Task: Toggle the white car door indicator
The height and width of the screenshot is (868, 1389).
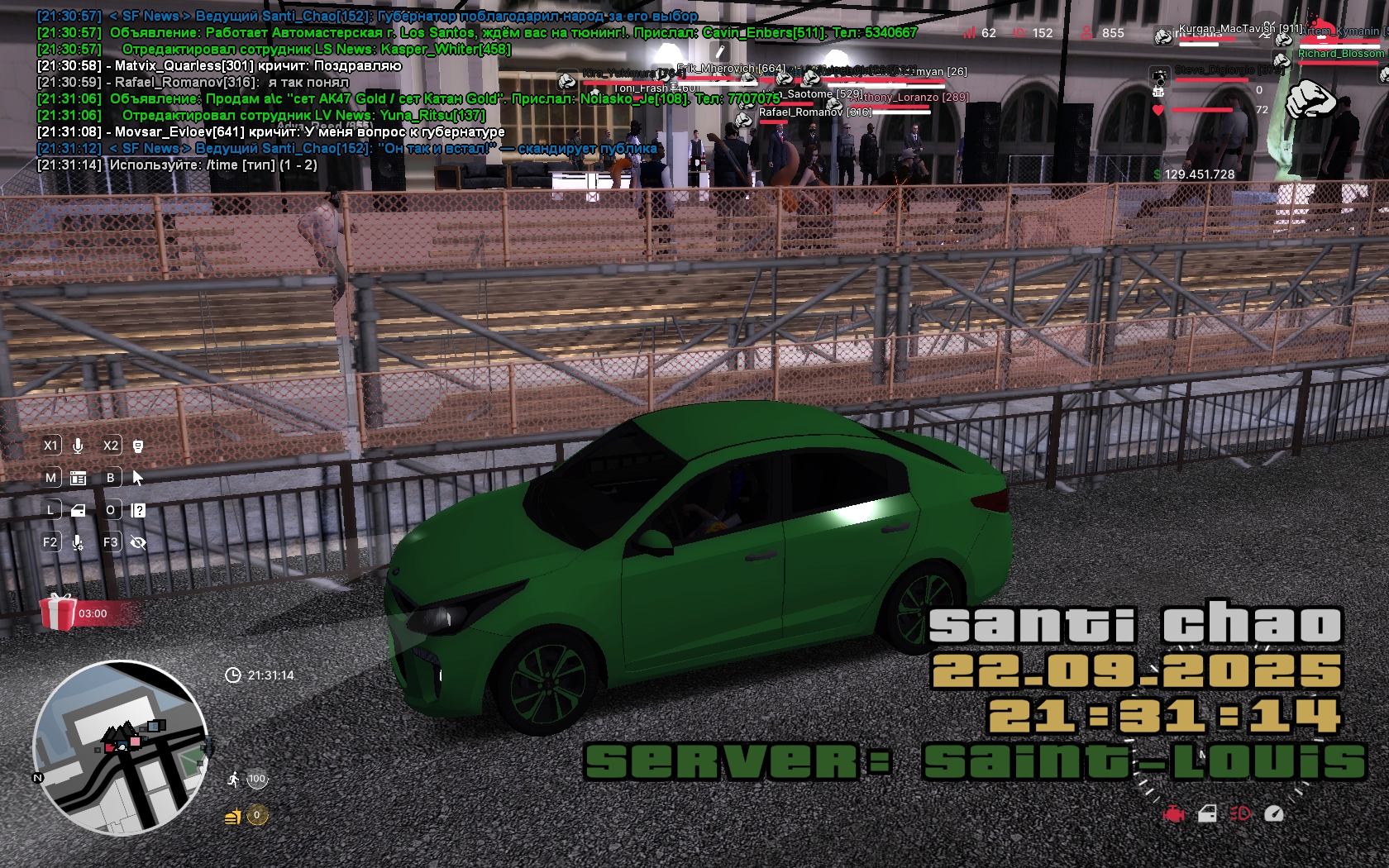Action: pos(1207,814)
